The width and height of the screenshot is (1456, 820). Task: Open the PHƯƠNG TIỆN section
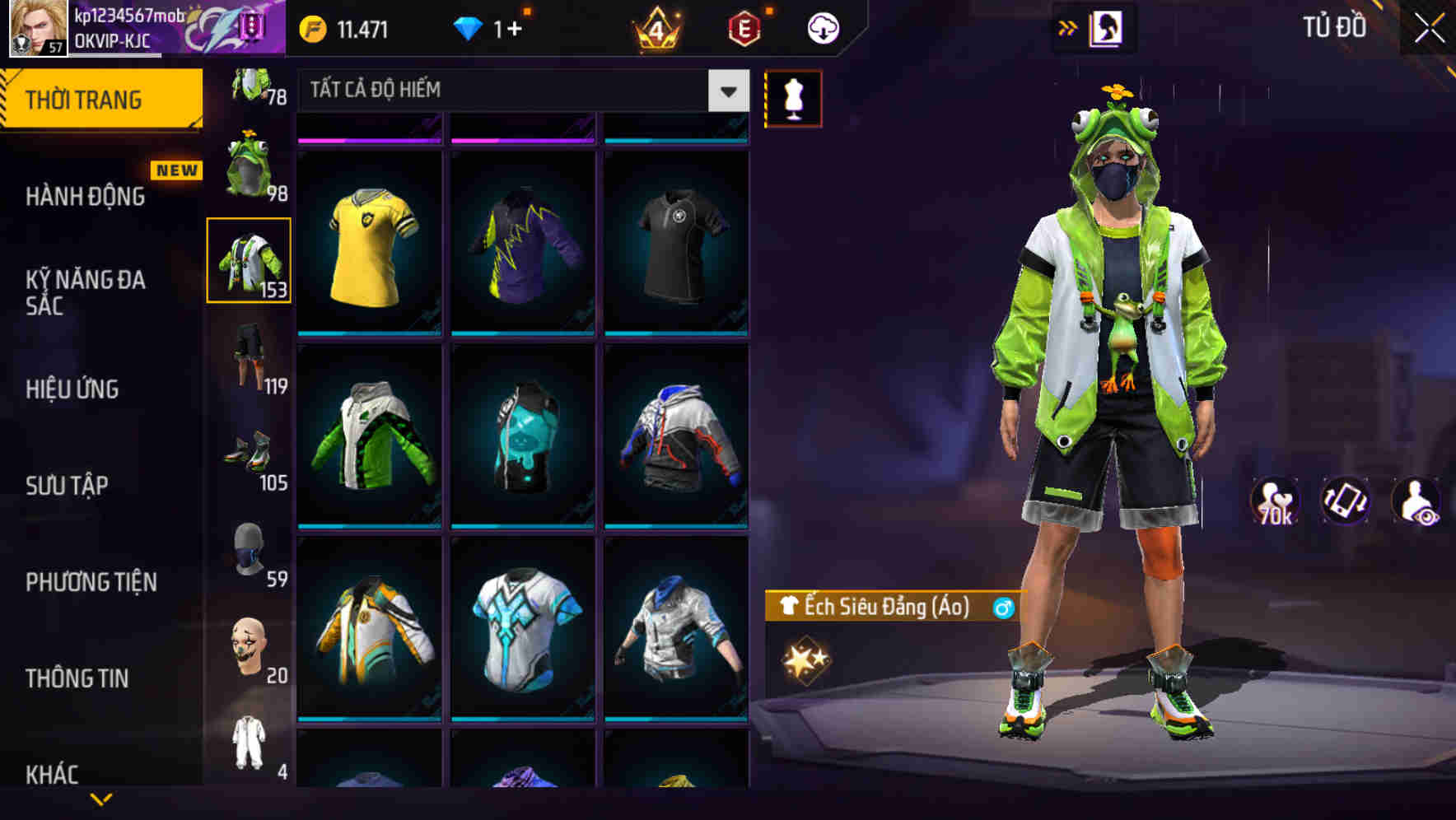pyautogui.click(x=90, y=582)
